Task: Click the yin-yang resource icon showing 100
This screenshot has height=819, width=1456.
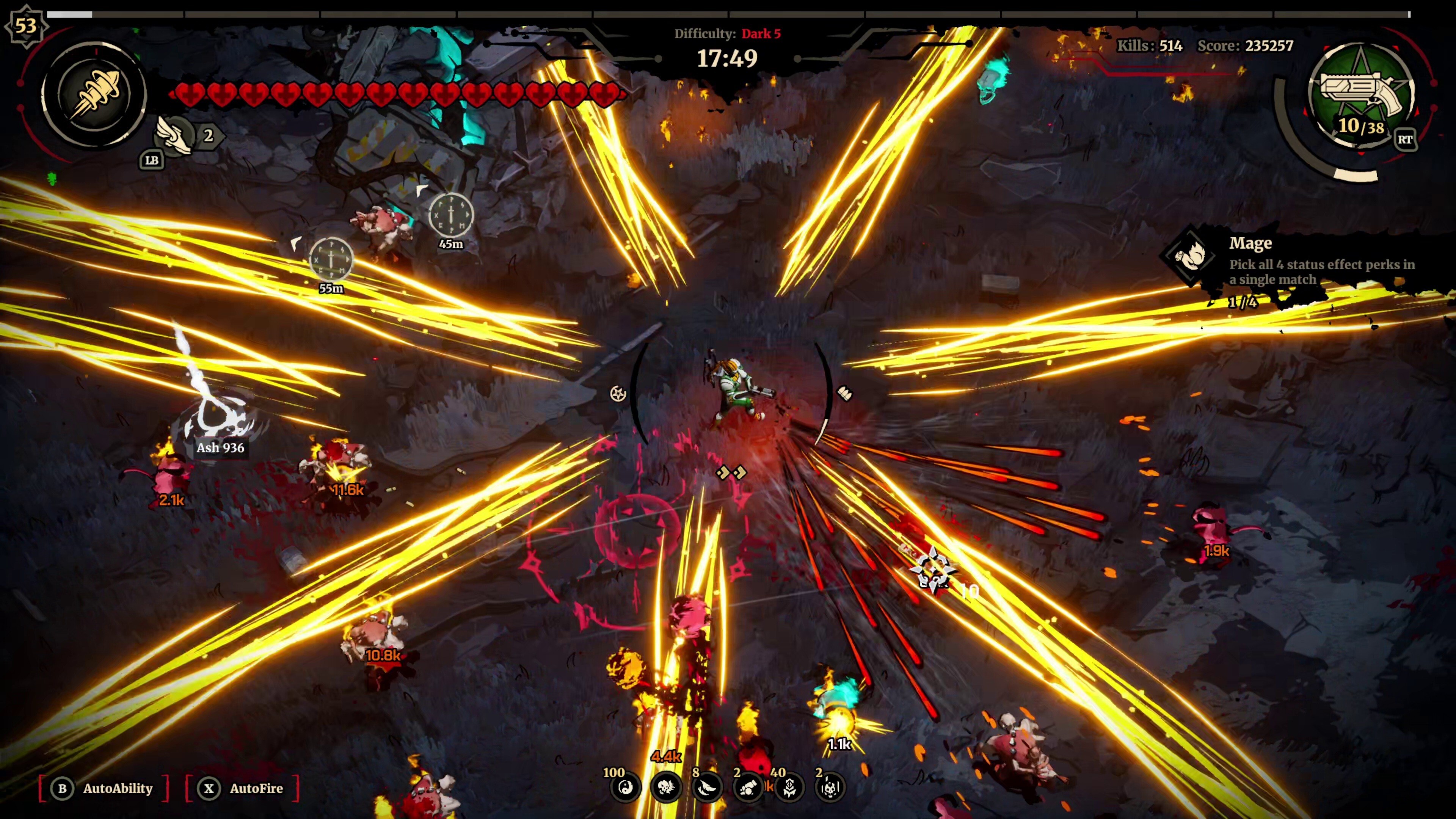Action: [625, 789]
